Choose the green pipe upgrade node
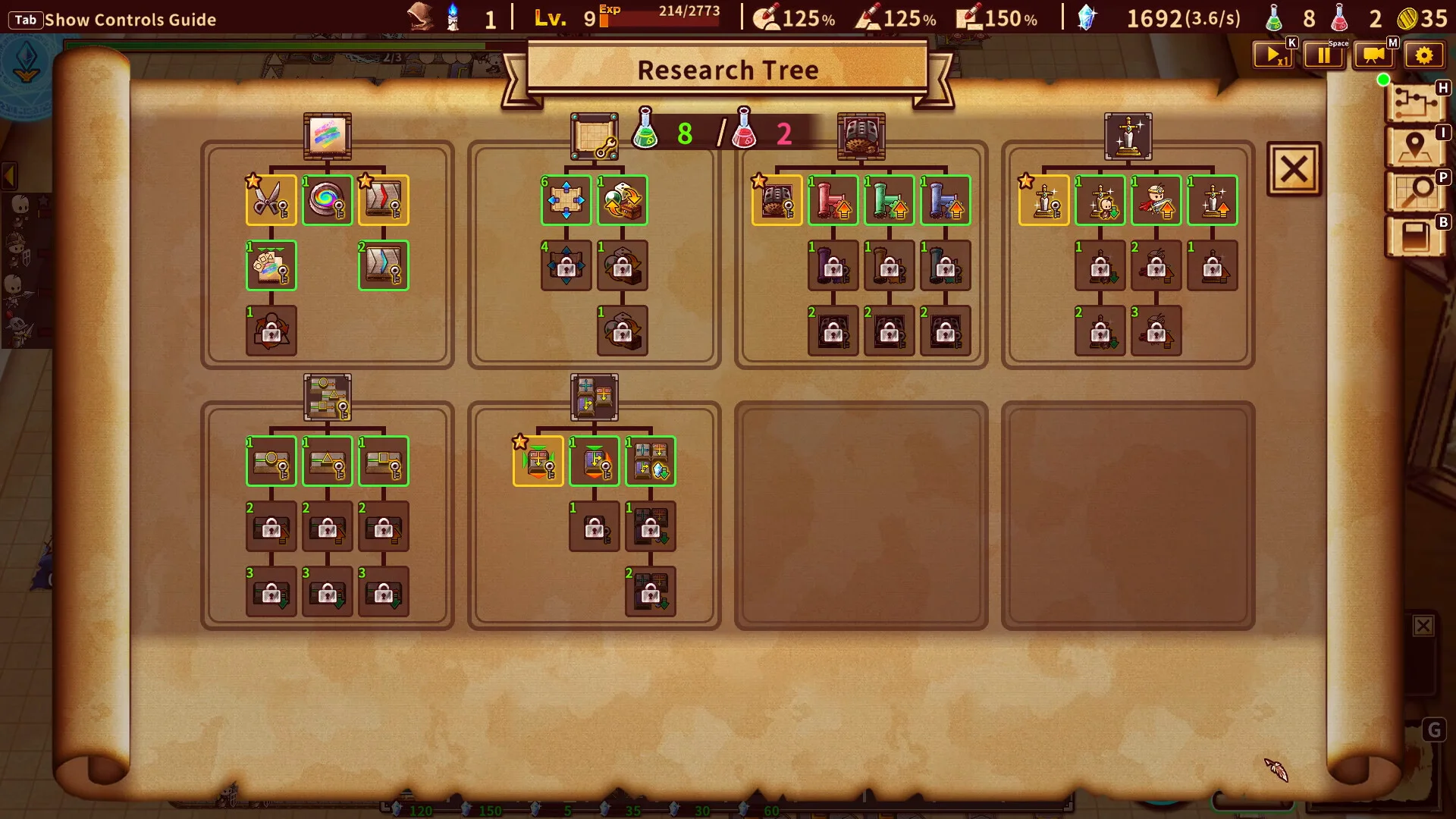Image resolution: width=1456 pixels, height=819 pixels. tap(889, 200)
